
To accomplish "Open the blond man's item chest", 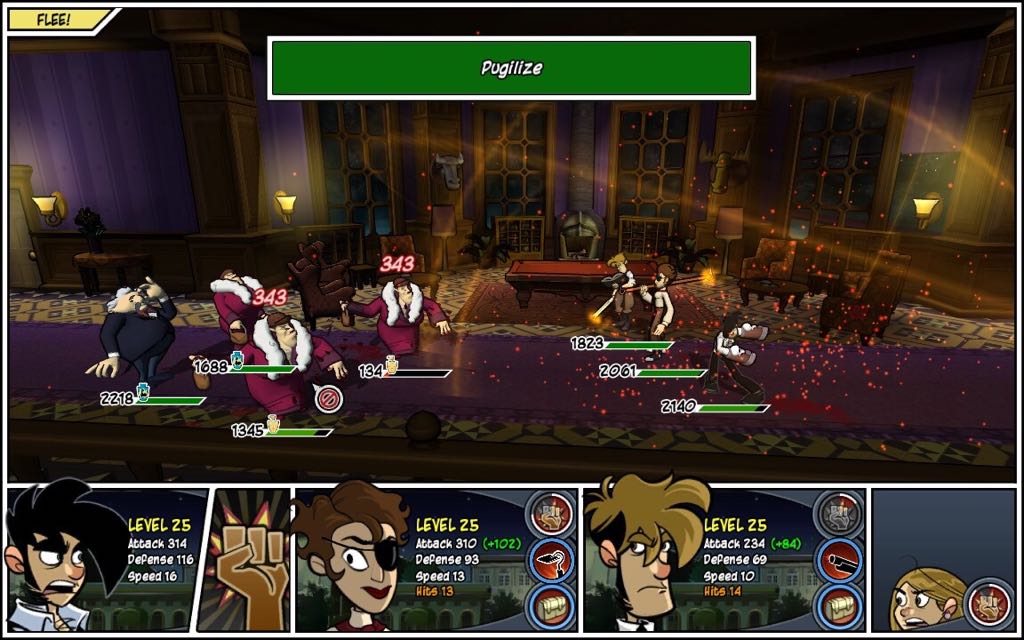I will coord(838,607).
